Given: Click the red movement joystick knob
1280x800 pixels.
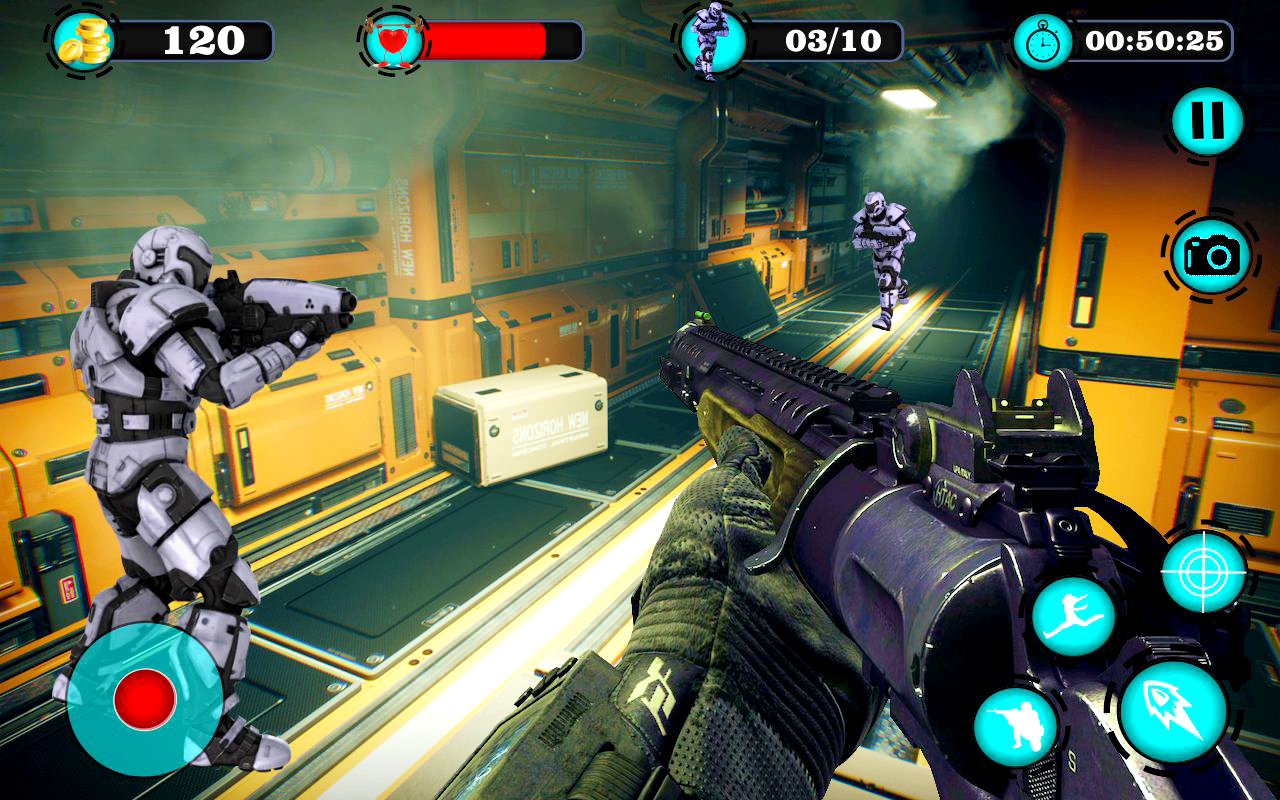Looking at the screenshot, I should point(145,698).
